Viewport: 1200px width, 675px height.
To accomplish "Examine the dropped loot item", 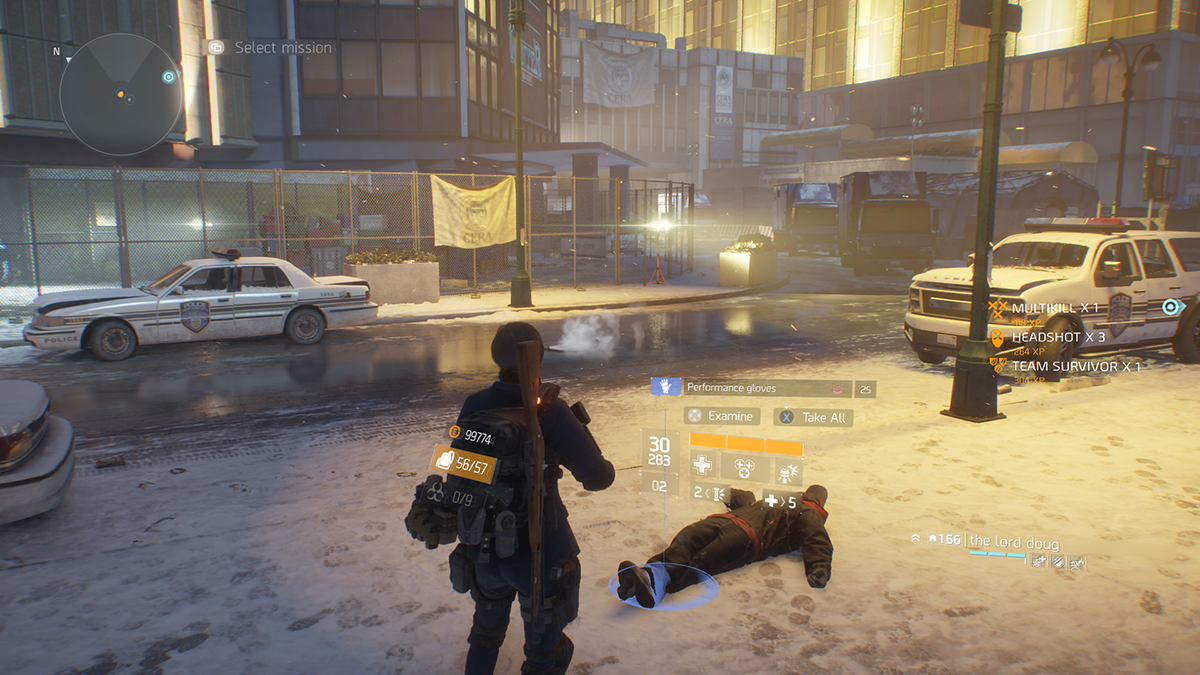I will [722, 416].
